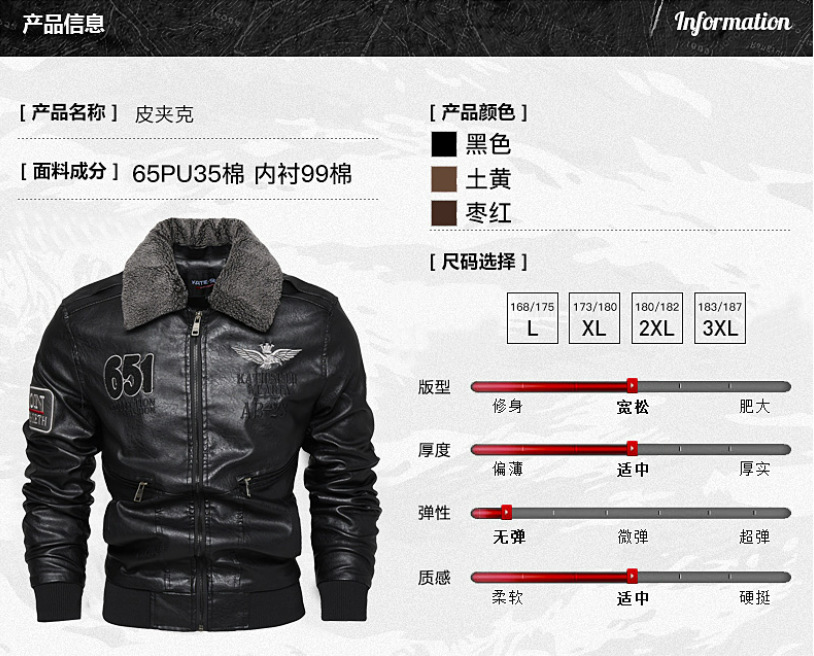Select the black (黑色) color swatch

pyautogui.click(x=444, y=144)
